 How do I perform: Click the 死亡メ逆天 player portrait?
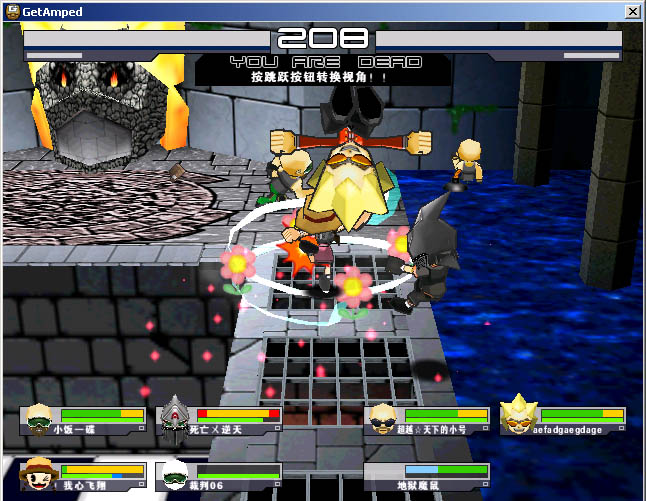[x=174, y=419]
